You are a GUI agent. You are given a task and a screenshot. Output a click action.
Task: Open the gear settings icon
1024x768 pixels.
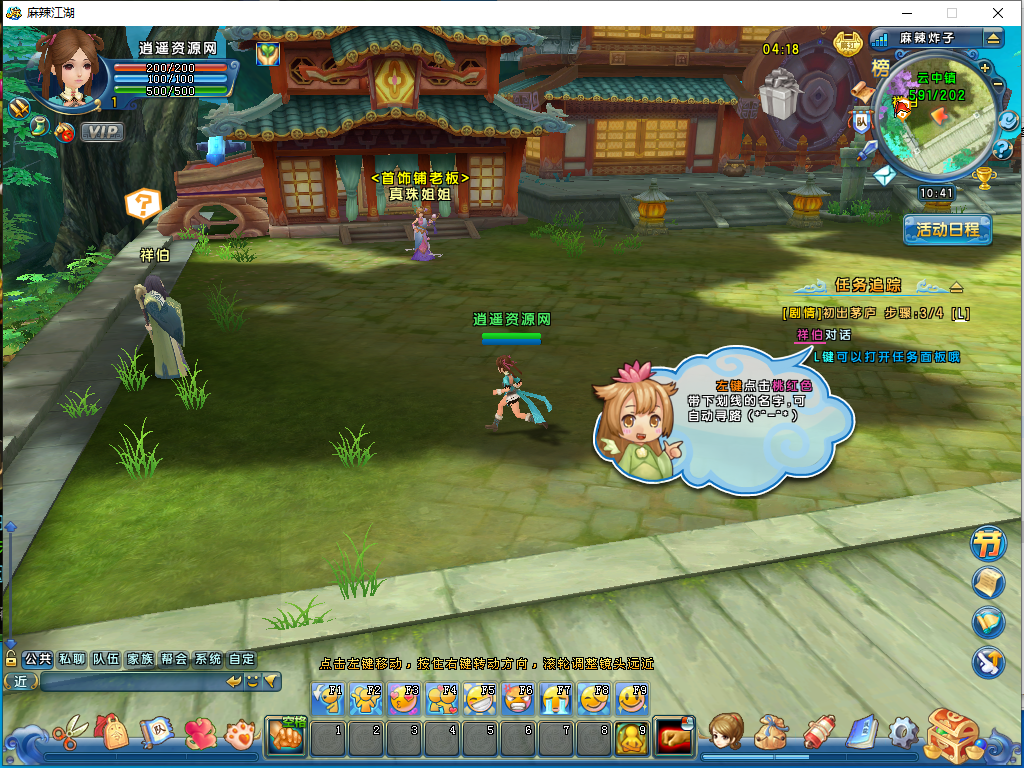(x=903, y=735)
